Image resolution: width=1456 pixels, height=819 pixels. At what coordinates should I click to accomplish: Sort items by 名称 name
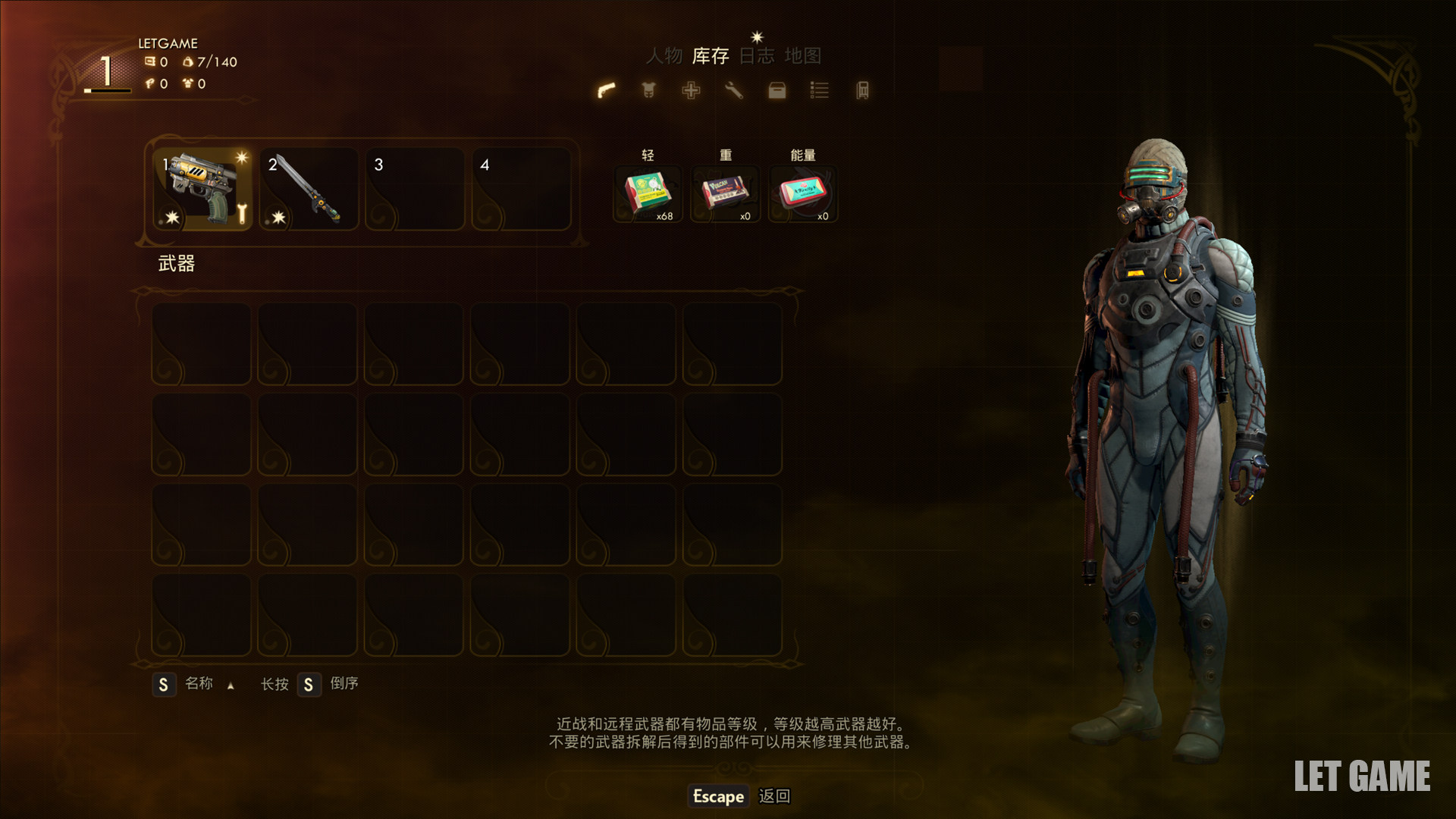[x=198, y=684]
